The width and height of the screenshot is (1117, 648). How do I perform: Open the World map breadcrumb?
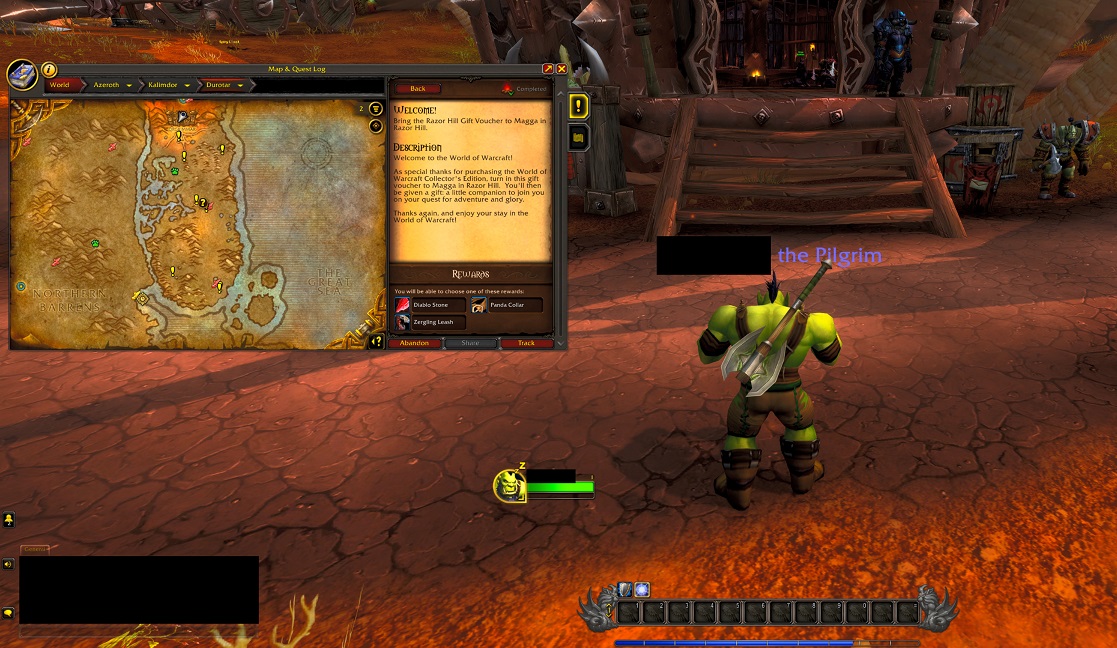[60, 85]
